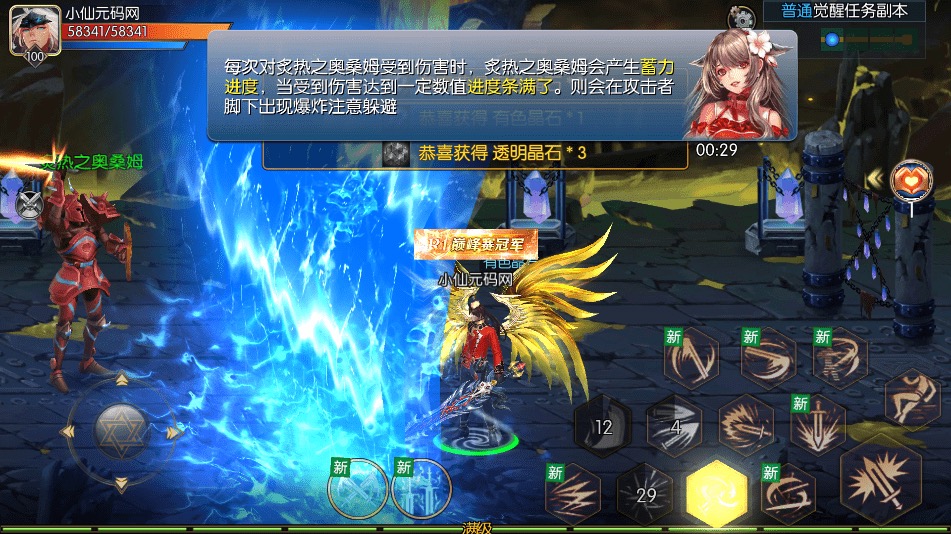951x534 pixels.
Task: Tap the NPC girl portrait in the tip dialog
Action: pyautogui.click(x=738, y=83)
